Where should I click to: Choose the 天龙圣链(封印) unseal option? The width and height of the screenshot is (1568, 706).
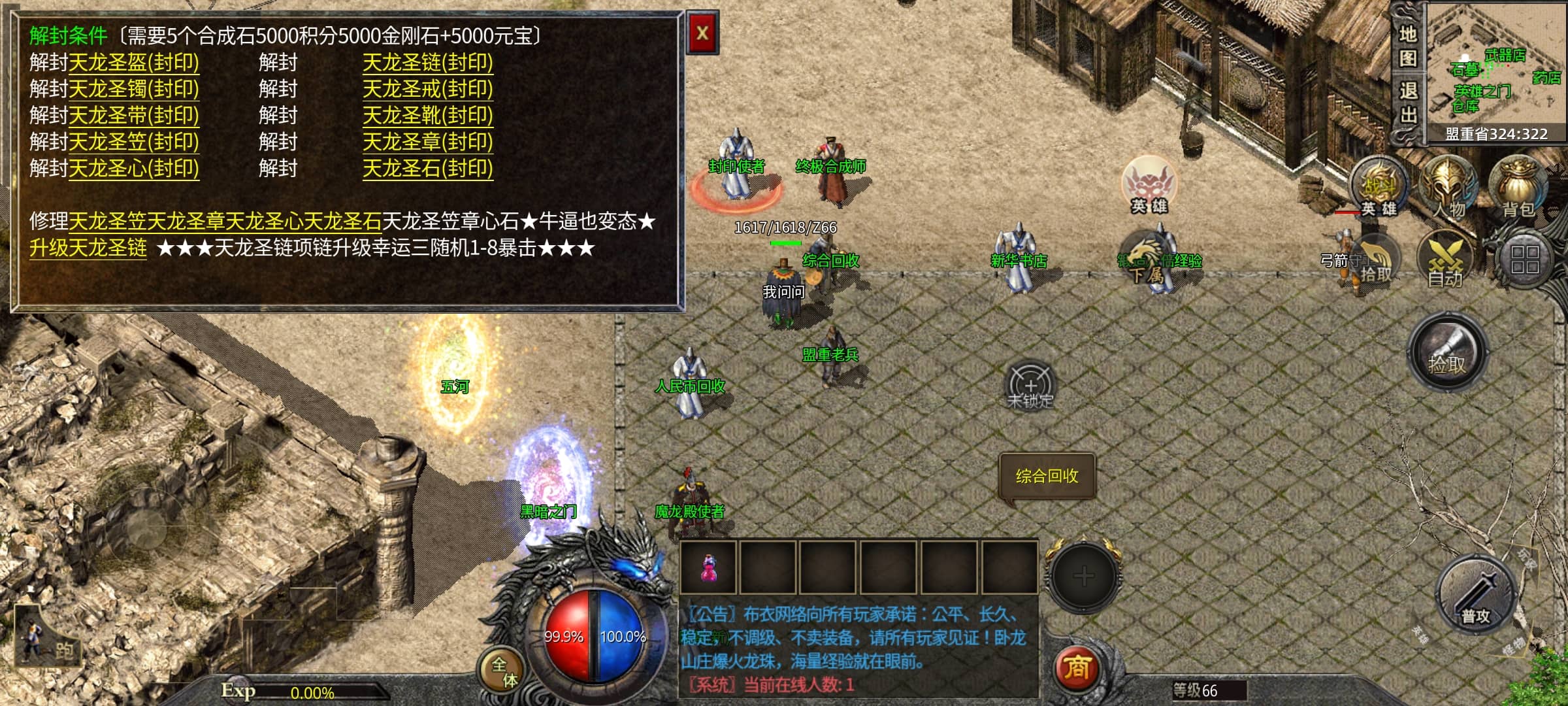click(427, 63)
